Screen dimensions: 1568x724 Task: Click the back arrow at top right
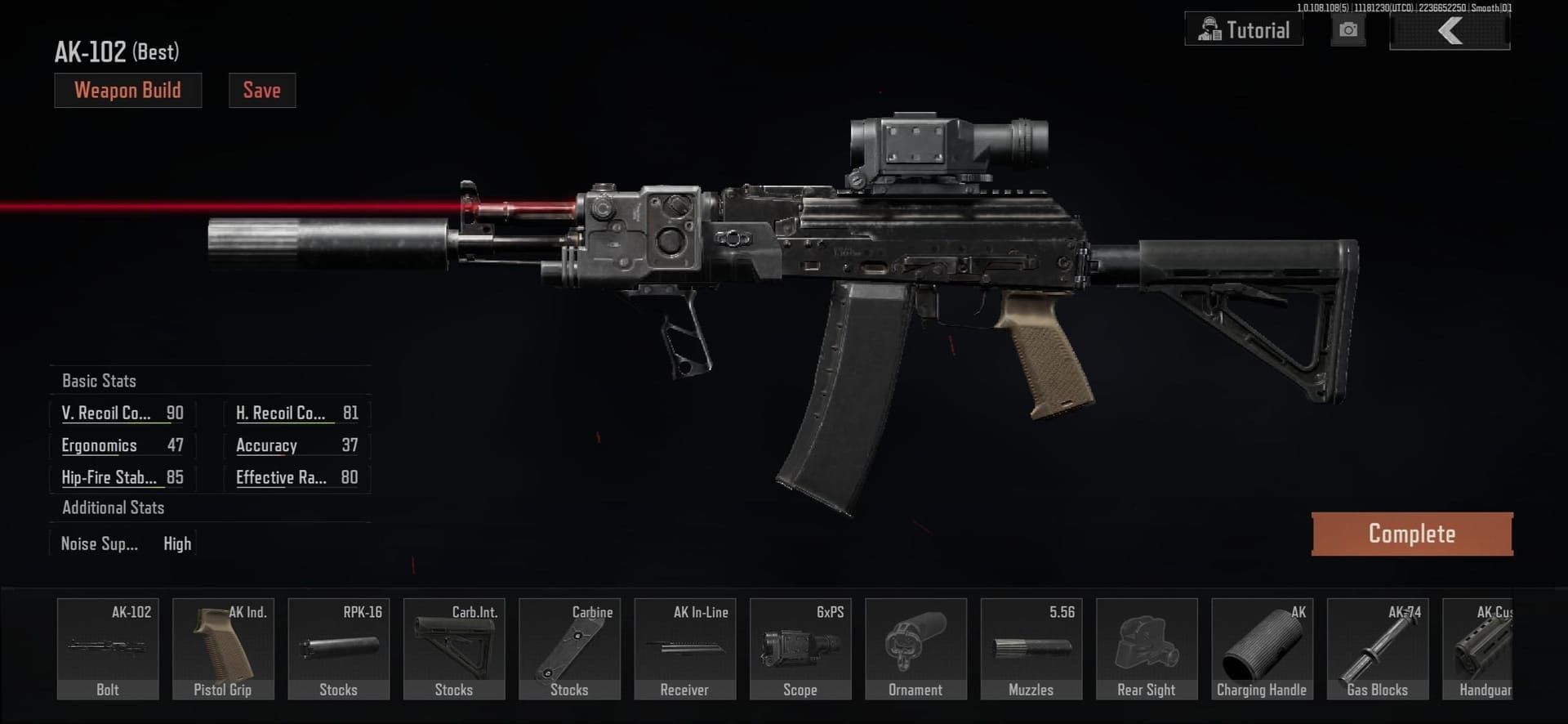tap(1450, 31)
